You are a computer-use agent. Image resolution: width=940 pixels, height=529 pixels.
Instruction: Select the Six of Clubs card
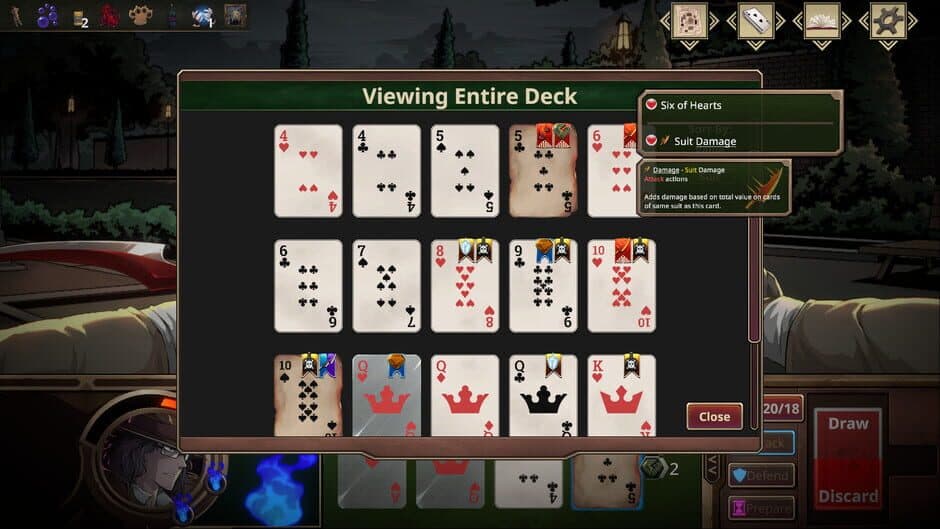tap(308, 285)
